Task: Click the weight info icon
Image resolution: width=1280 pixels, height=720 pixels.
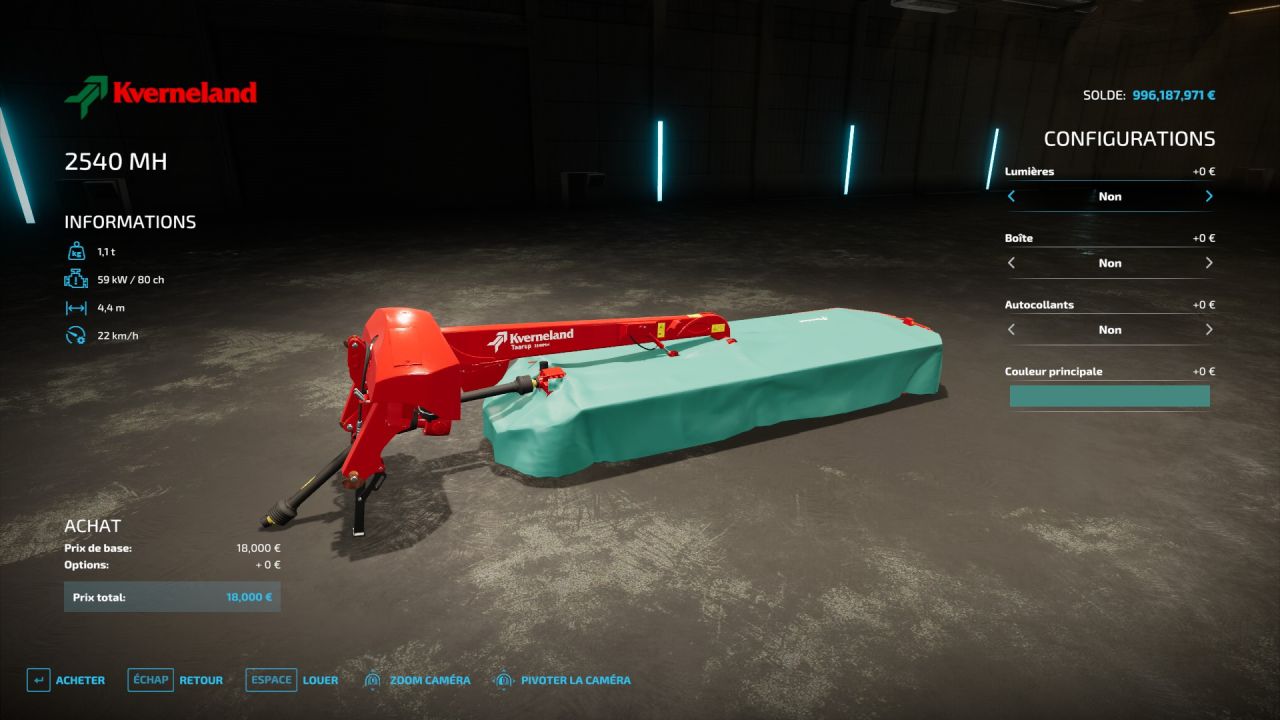Action: [76, 252]
